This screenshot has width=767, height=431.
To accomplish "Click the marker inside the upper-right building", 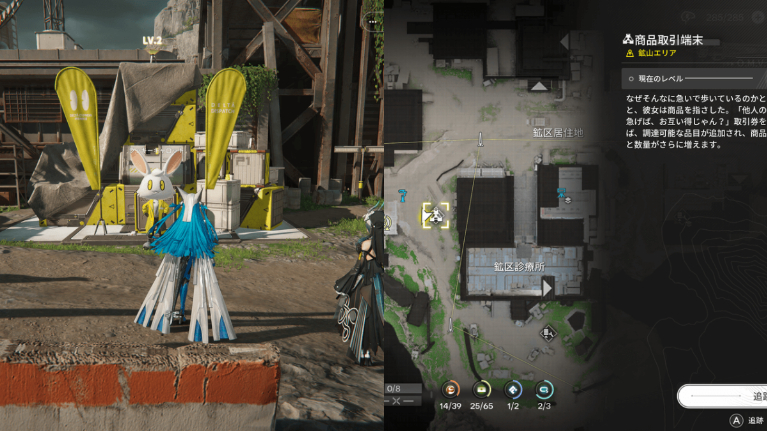I will (566, 197).
